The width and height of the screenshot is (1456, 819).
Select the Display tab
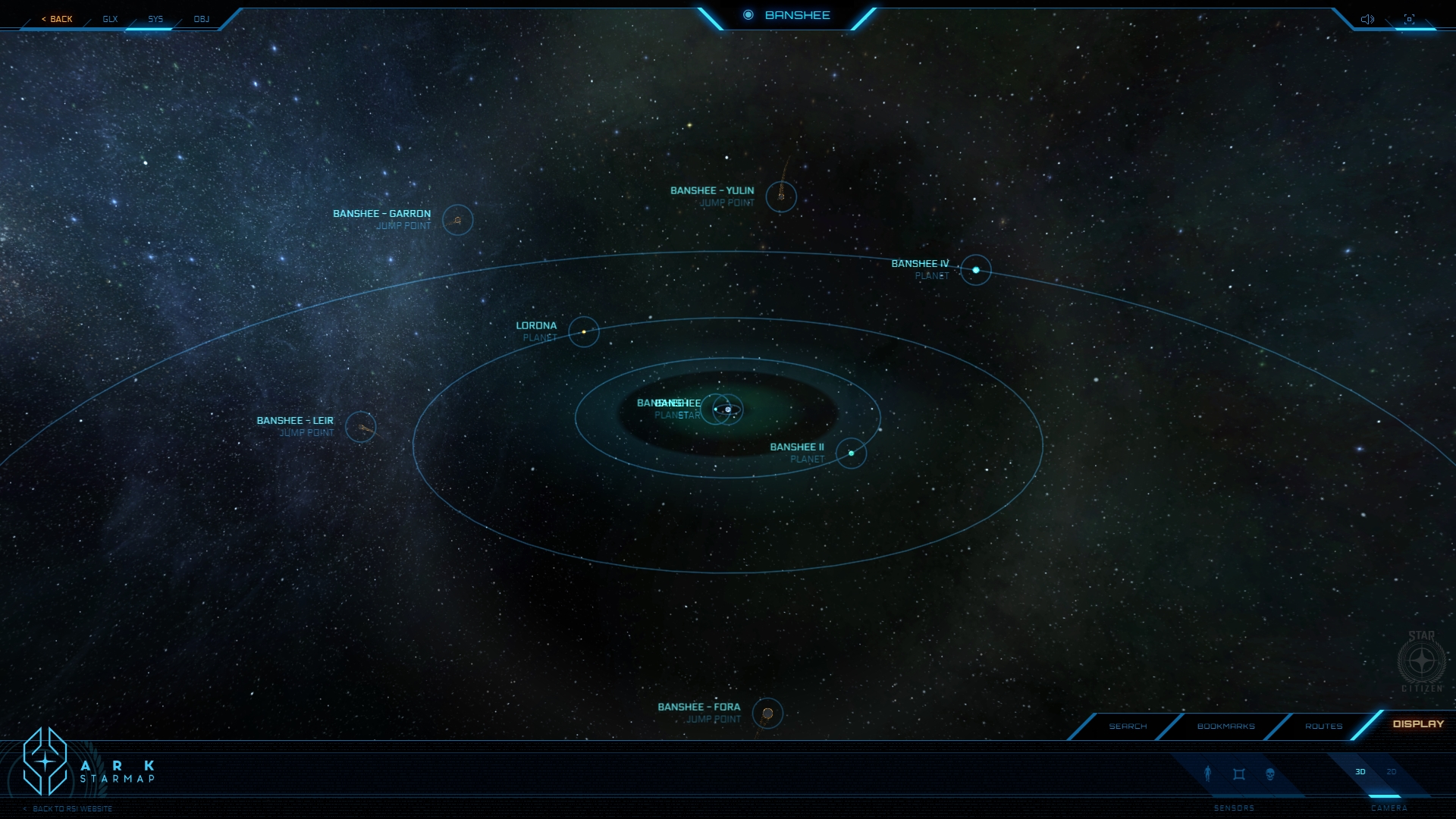(x=1418, y=724)
